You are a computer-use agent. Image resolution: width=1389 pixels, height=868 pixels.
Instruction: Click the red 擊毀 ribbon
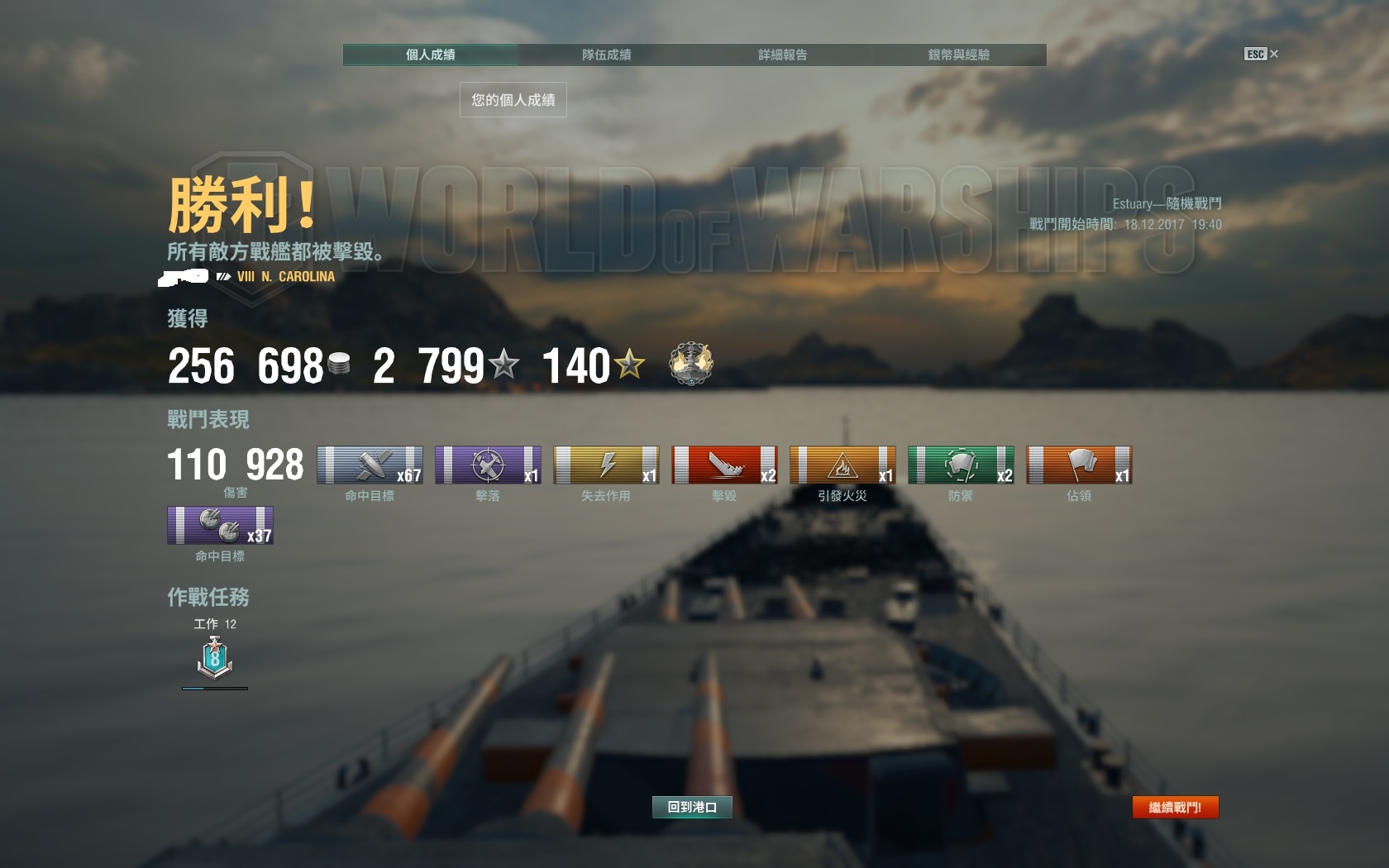tap(724, 465)
